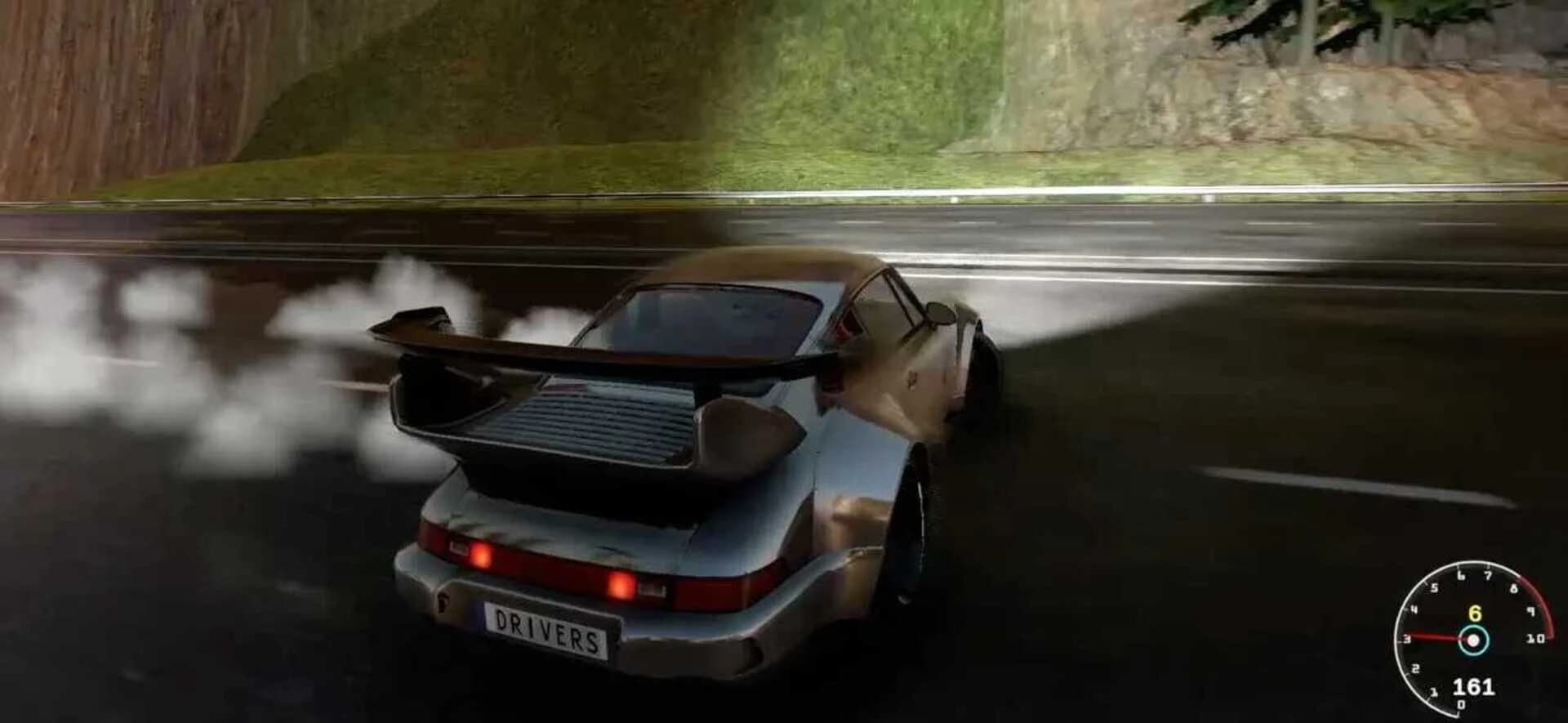The width and height of the screenshot is (1568, 723).
Task: Select the number 0 at the gauge bottom
Action: pos(1461,704)
